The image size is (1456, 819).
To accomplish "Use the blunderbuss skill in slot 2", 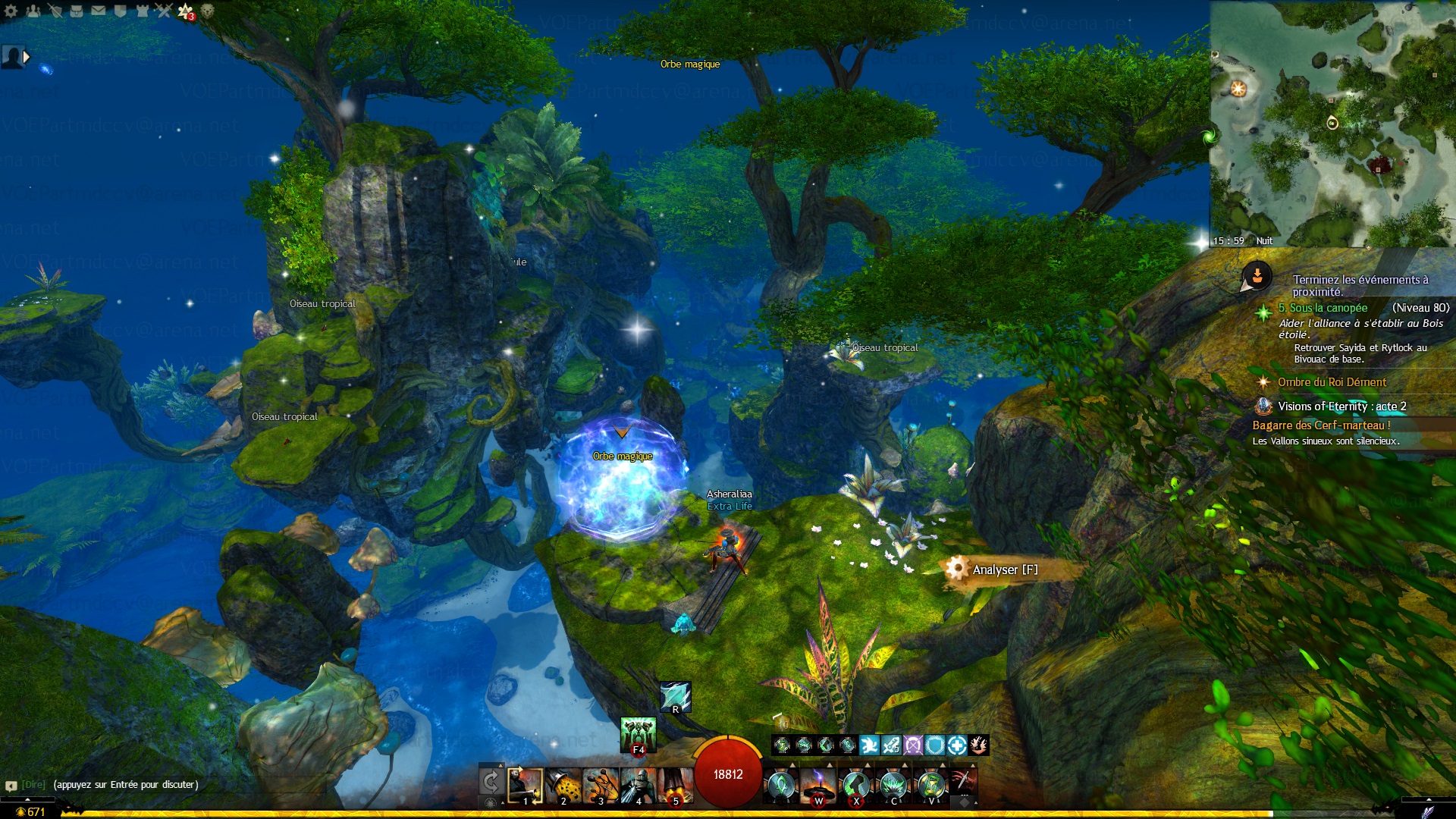I will pos(563,786).
